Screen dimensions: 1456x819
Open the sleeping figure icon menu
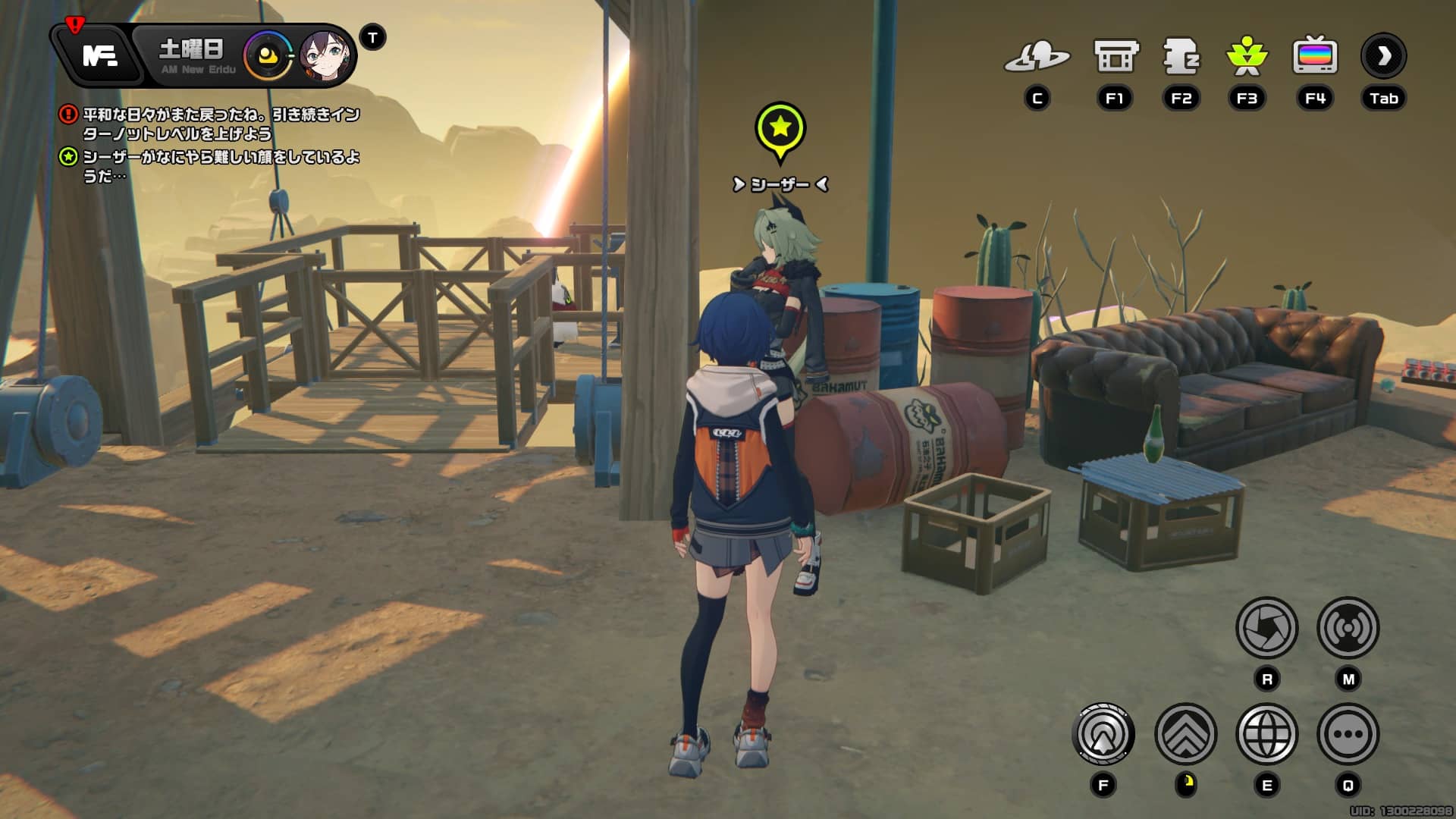[1181, 56]
